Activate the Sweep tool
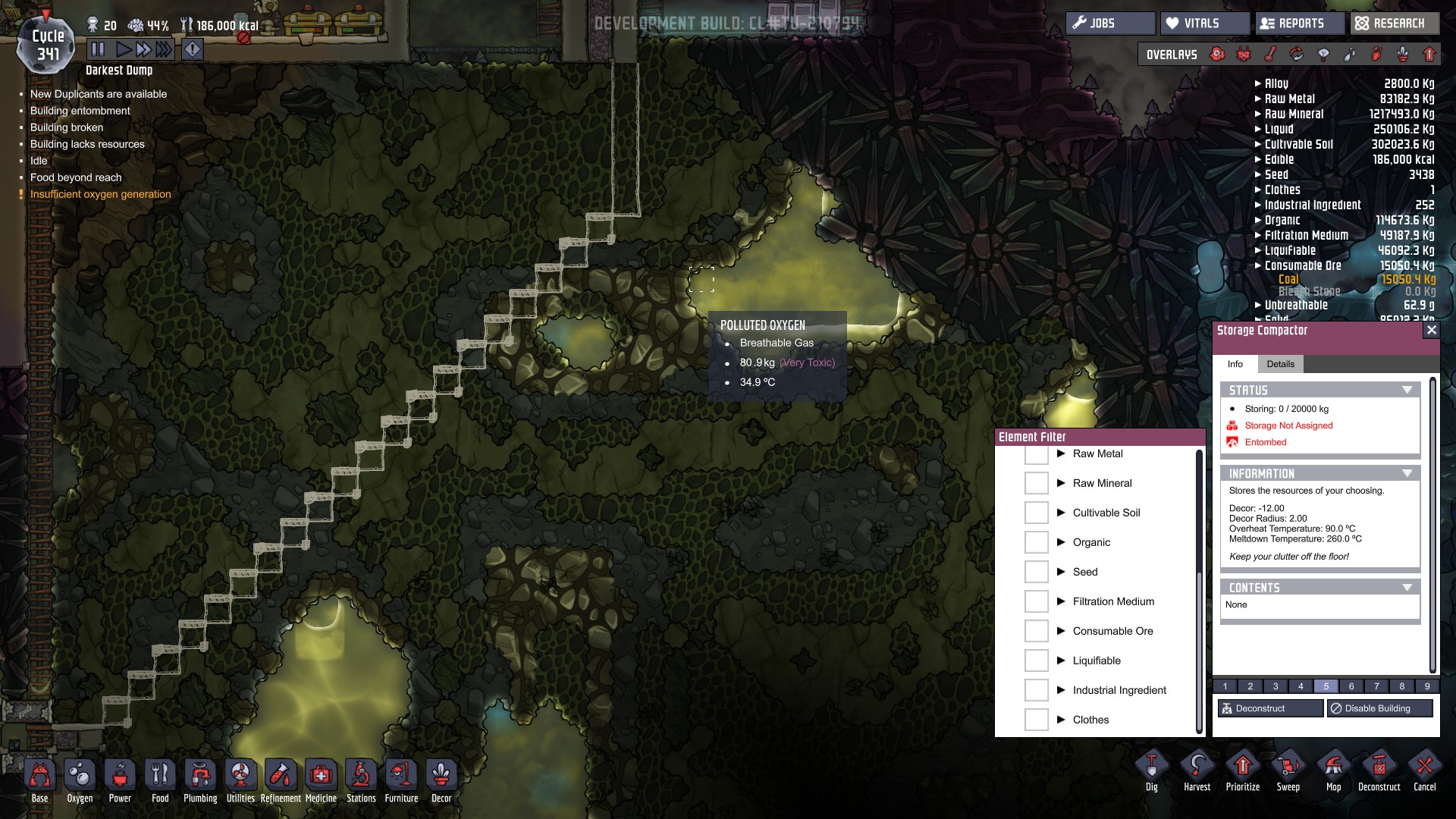 [1288, 772]
